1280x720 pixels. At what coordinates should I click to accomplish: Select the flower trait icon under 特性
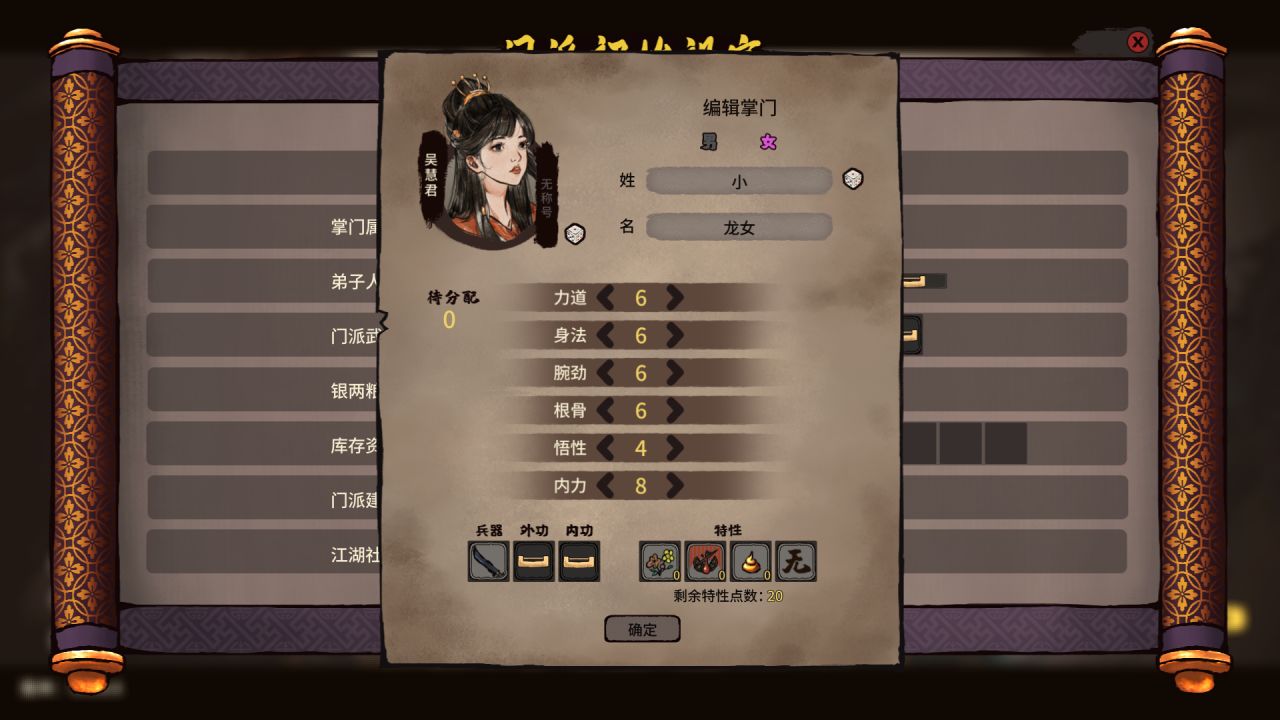point(658,561)
